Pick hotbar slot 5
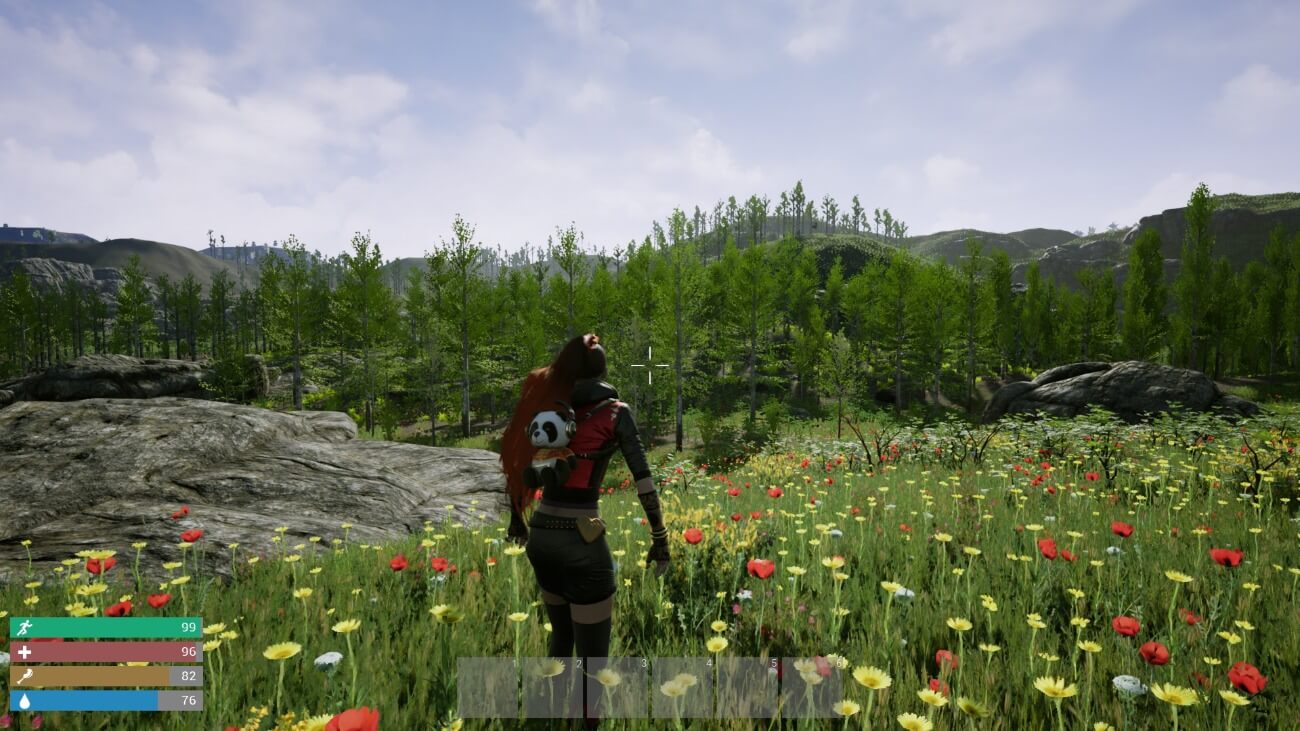The image size is (1300, 731). 747,687
